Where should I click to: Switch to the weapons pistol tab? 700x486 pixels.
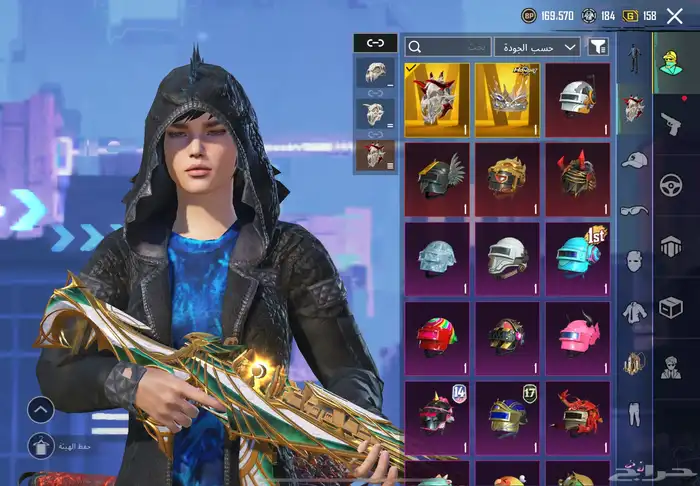(672, 123)
